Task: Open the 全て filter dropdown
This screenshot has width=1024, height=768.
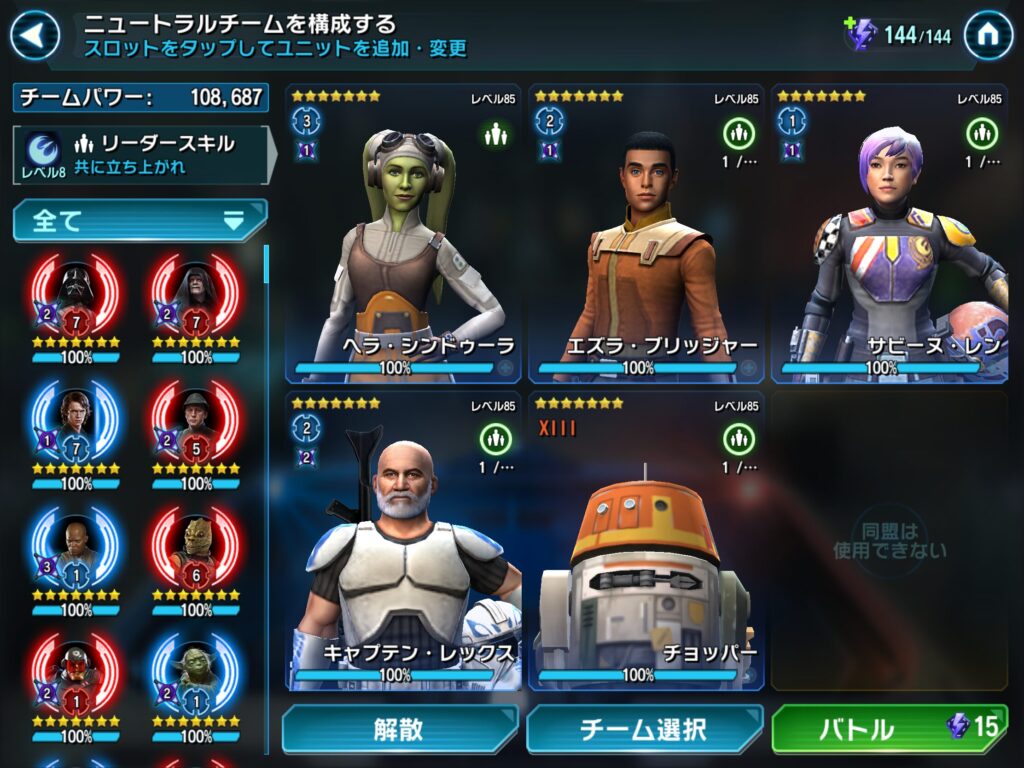Action: coord(140,221)
